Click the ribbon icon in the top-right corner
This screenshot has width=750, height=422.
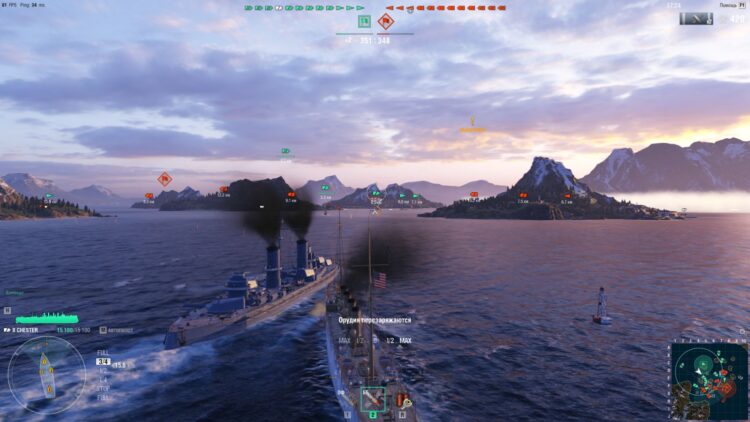pos(695,18)
